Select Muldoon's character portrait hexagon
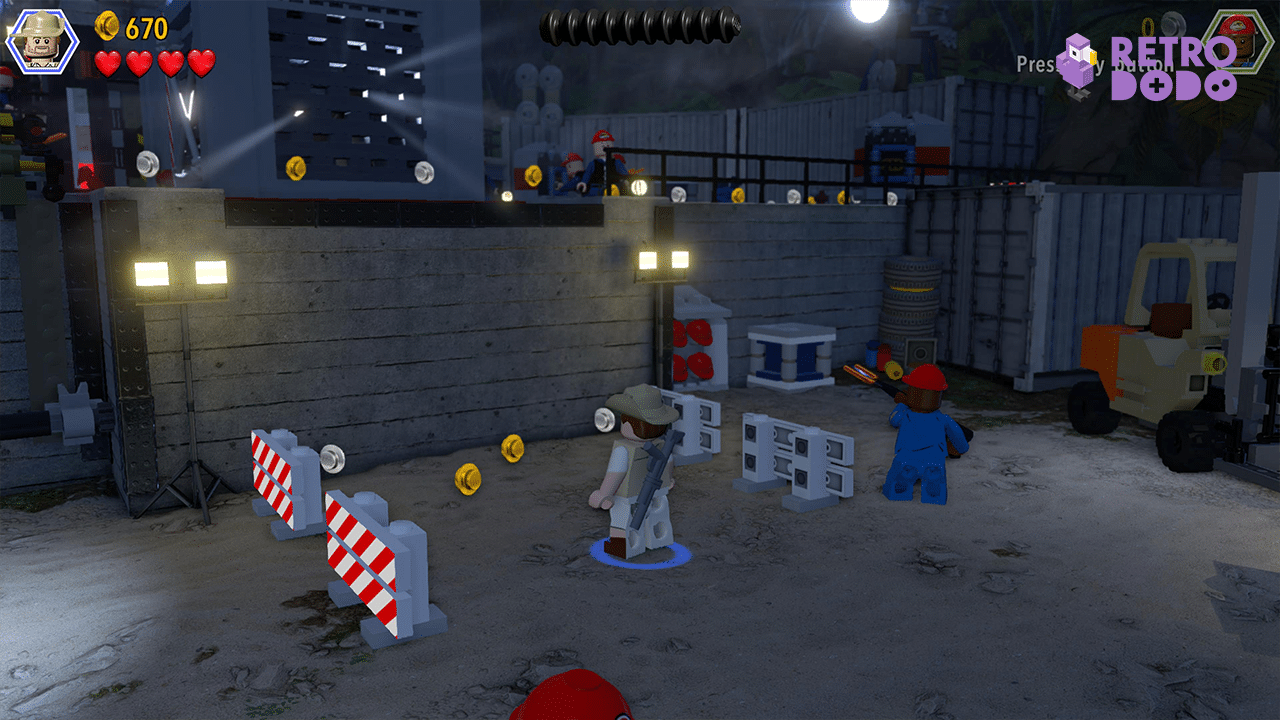The height and width of the screenshot is (720, 1280). click(42, 42)
